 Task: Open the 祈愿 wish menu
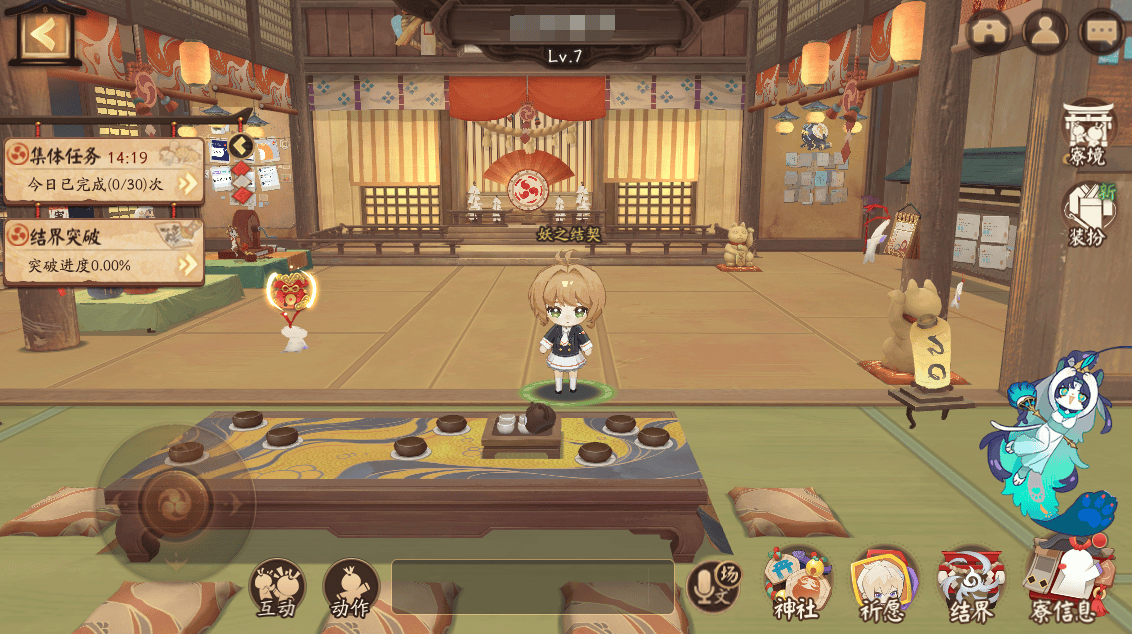(884, 584)
